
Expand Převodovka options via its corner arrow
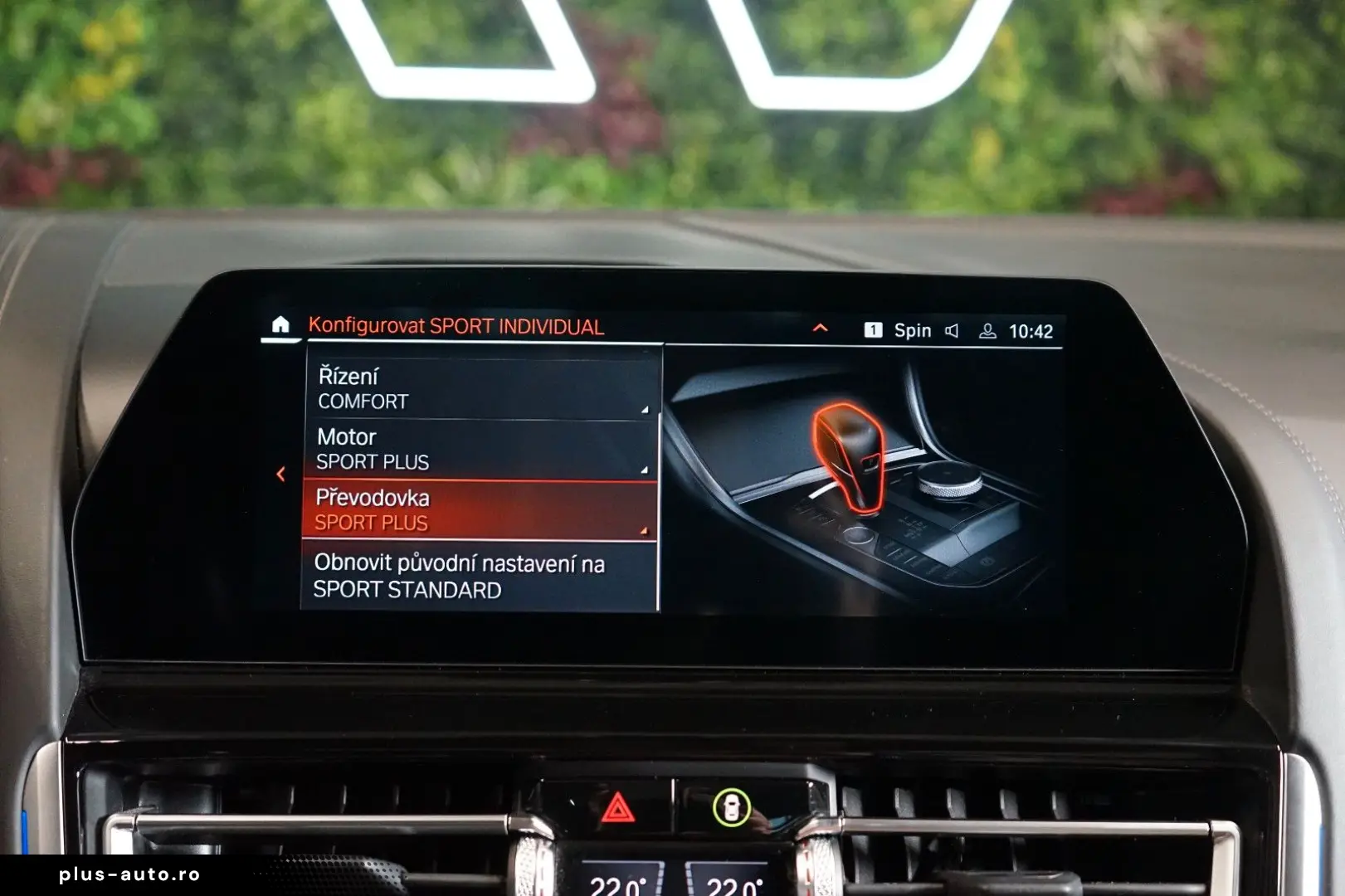646,528
